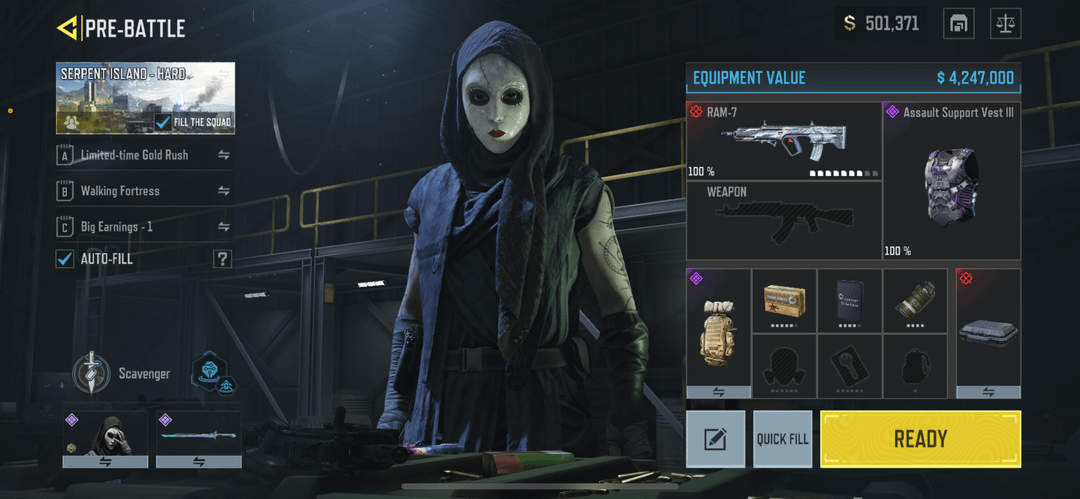Click the QUICK FILL button
1080x499 pixels.
pos(782,439)
